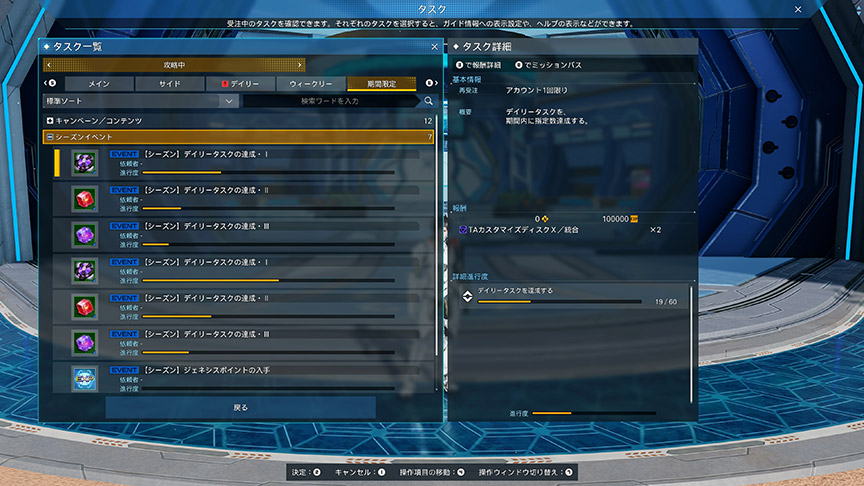This screenshot has height=486, width=864.
Task: Click the 戻る back button
Action: point(240,408)
